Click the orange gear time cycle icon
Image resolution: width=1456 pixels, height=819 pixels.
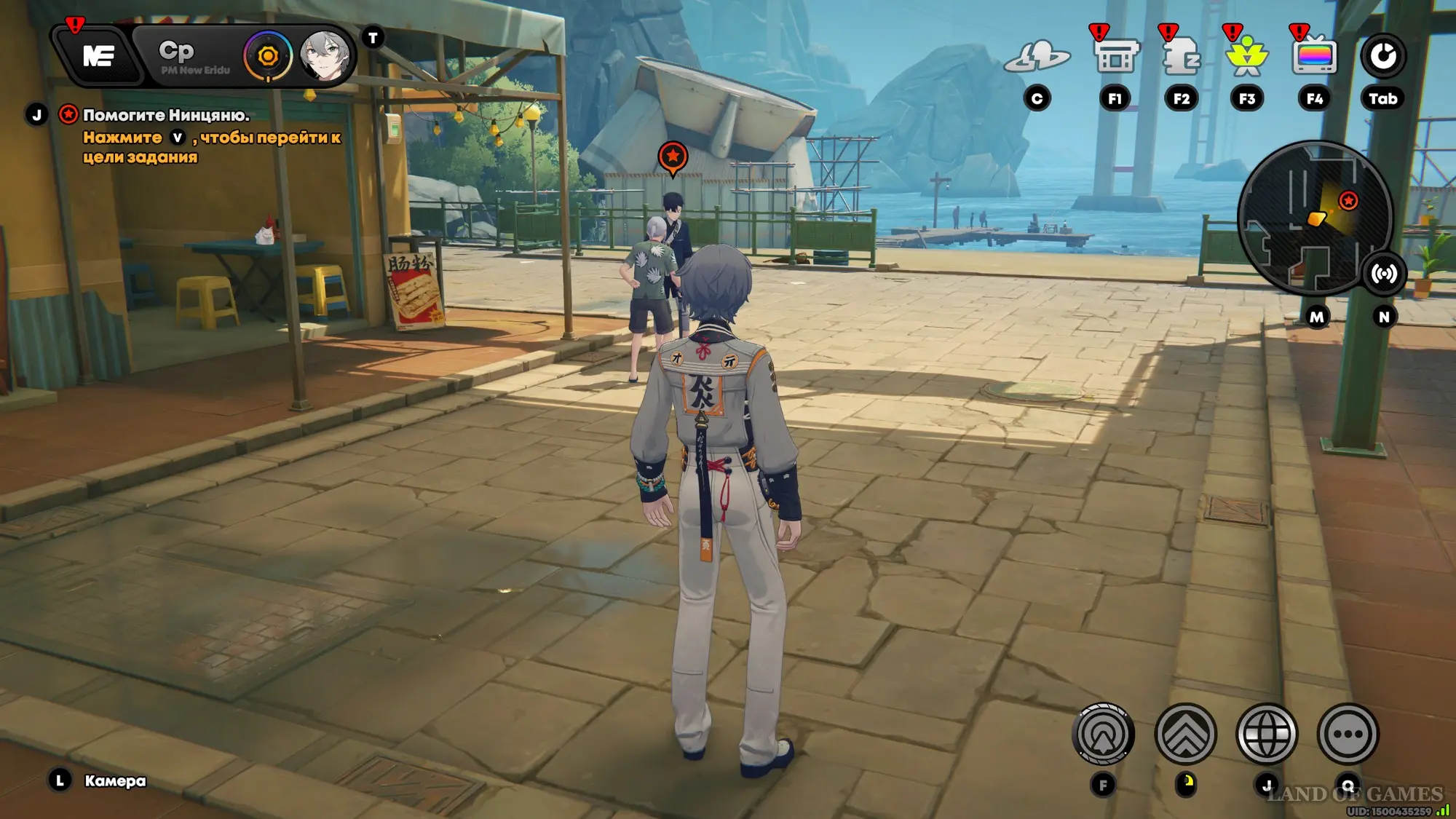tap(268, 56)
